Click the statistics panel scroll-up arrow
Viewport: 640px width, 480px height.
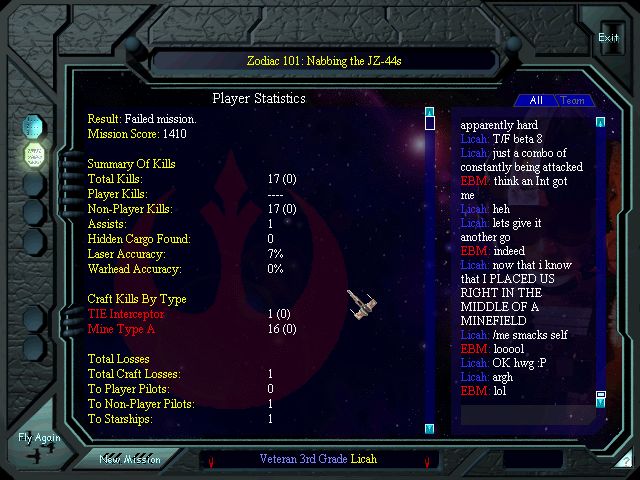pyautogui.click(x=429, y=112)
